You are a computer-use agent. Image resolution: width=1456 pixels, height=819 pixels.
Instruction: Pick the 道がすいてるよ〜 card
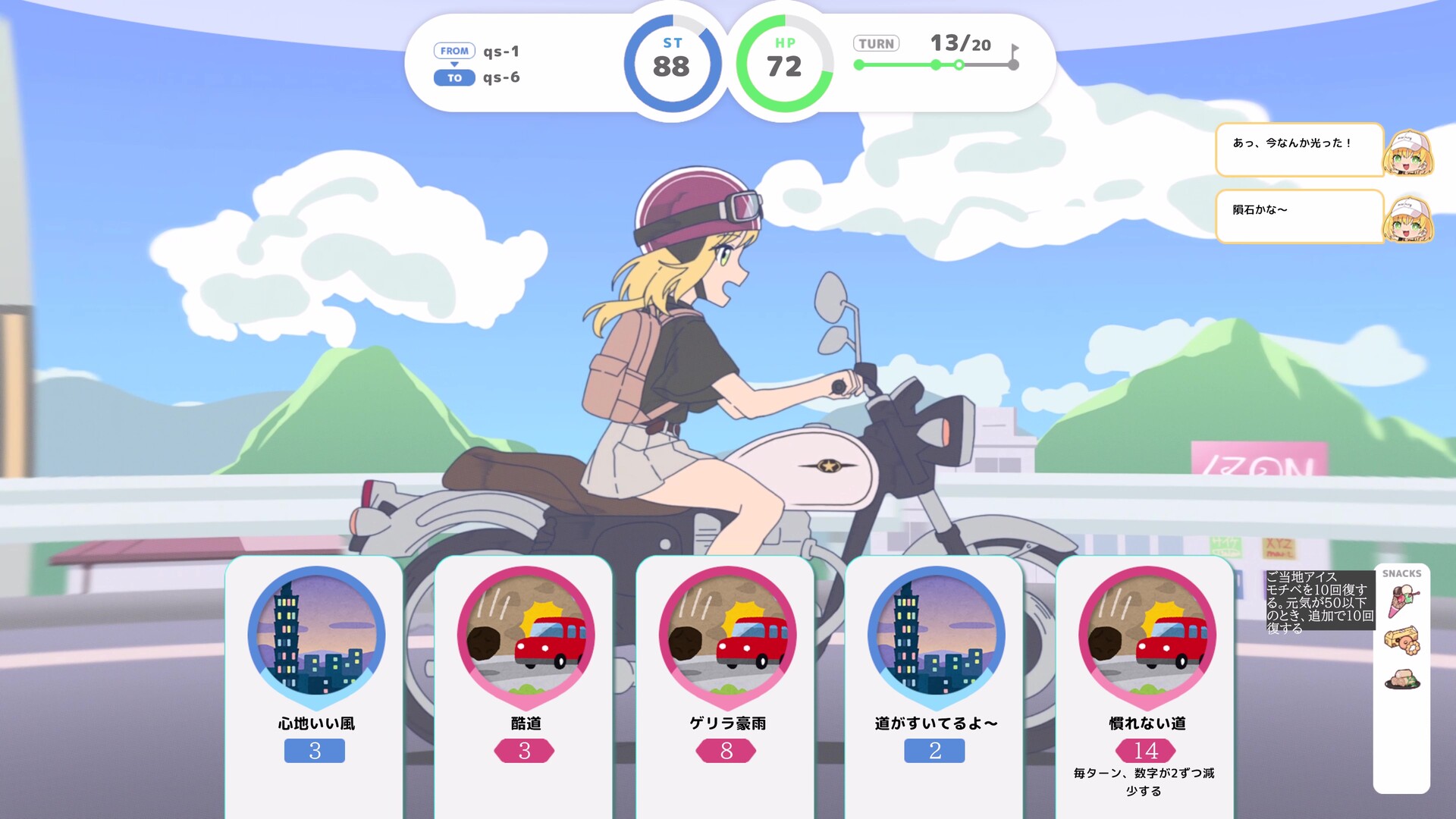coord(935,682)
